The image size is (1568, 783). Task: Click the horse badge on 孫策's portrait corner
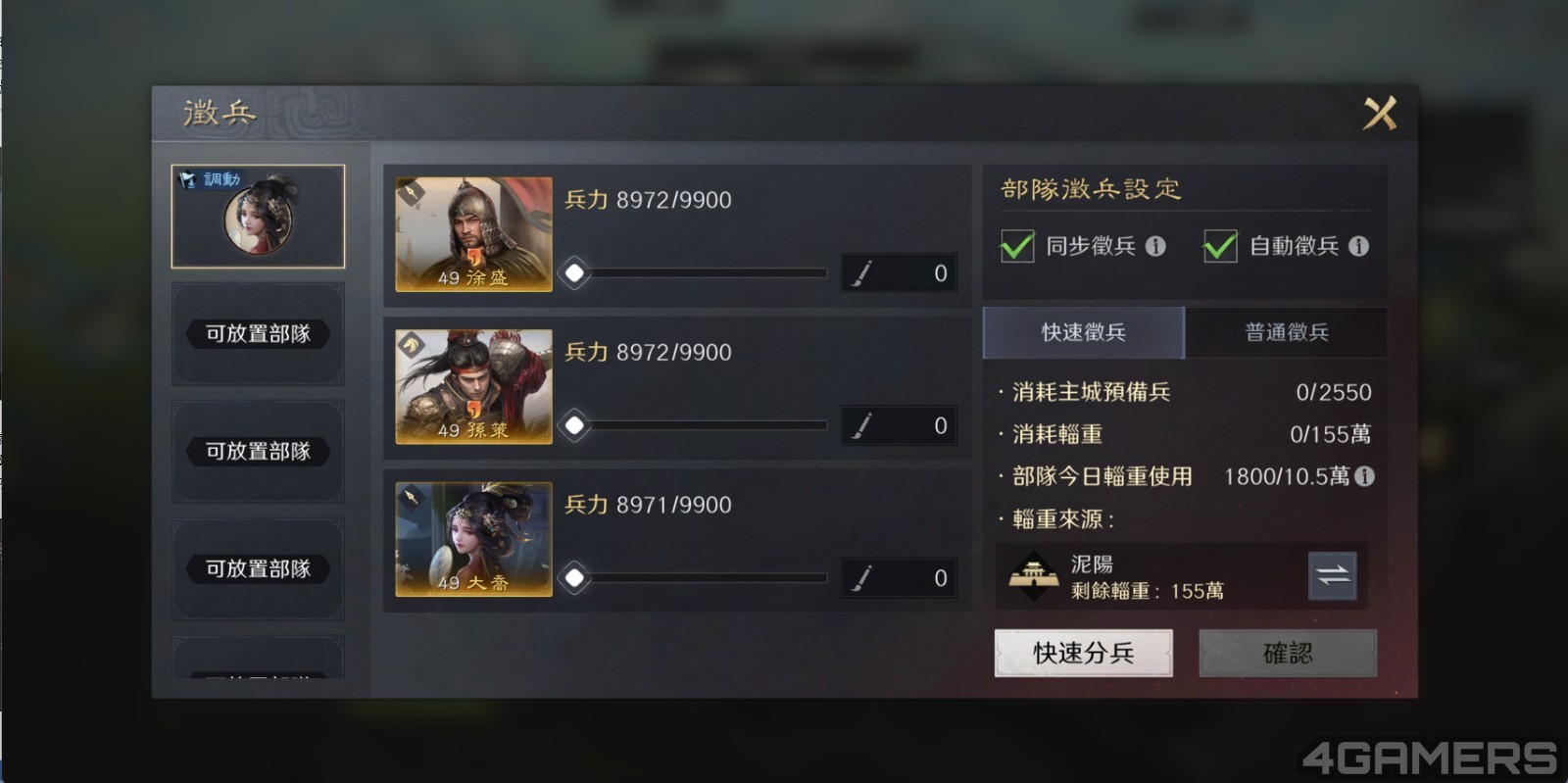pos(412,344)
